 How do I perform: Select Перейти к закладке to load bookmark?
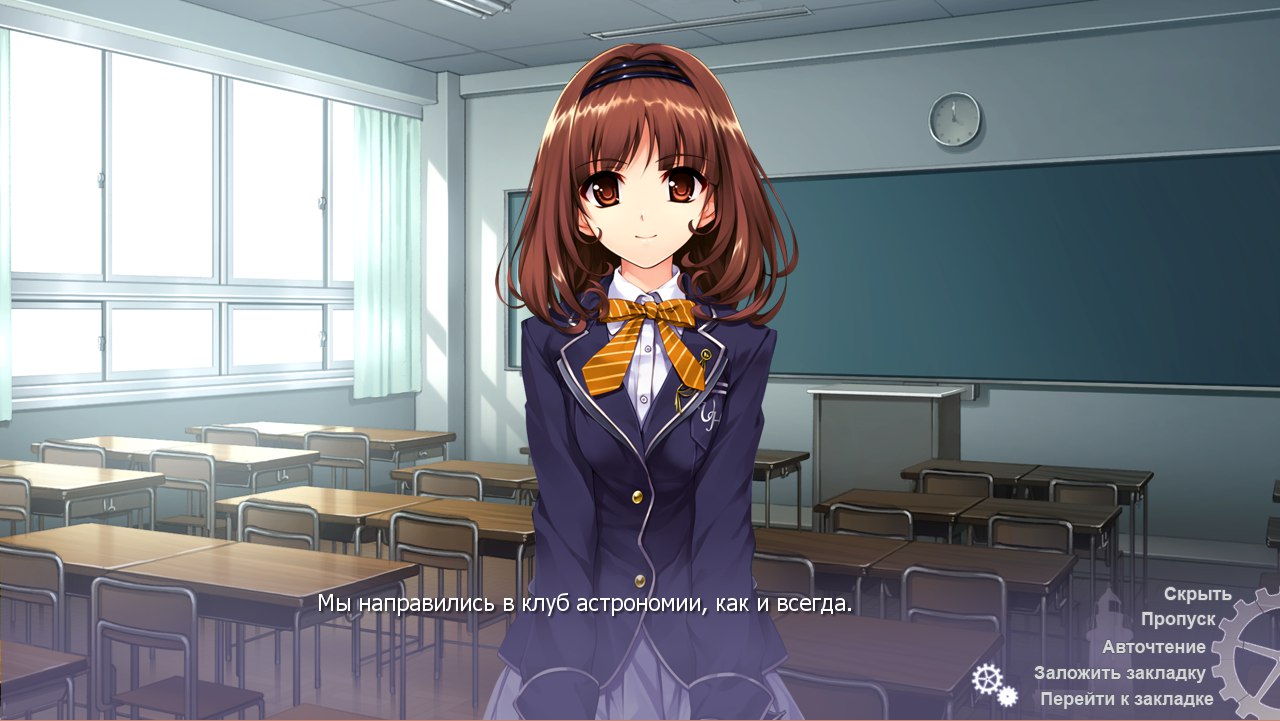coord(1126,699)
